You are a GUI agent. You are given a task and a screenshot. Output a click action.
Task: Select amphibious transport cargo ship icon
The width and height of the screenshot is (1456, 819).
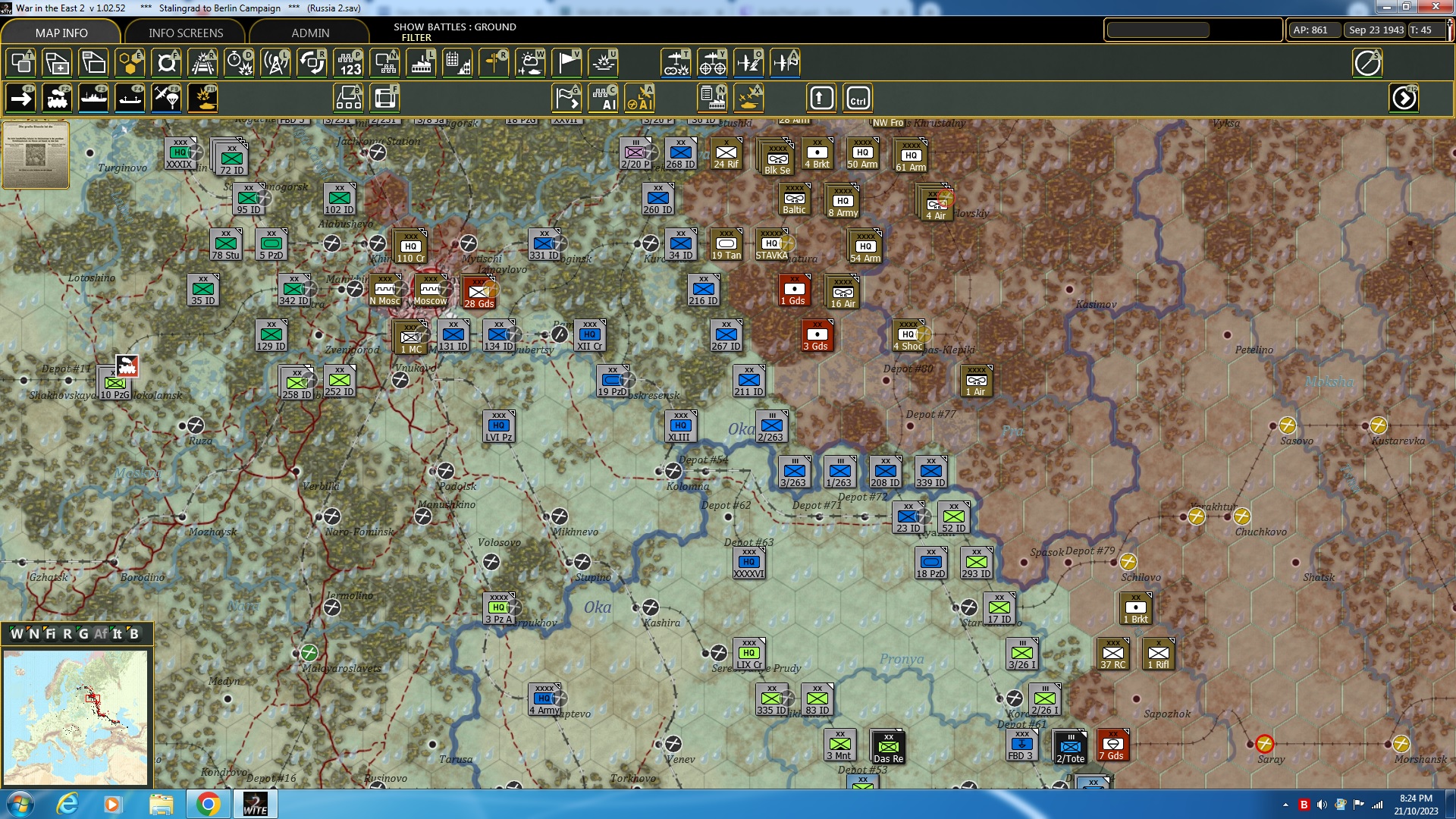pyautogui.click(x=130, y=98)
